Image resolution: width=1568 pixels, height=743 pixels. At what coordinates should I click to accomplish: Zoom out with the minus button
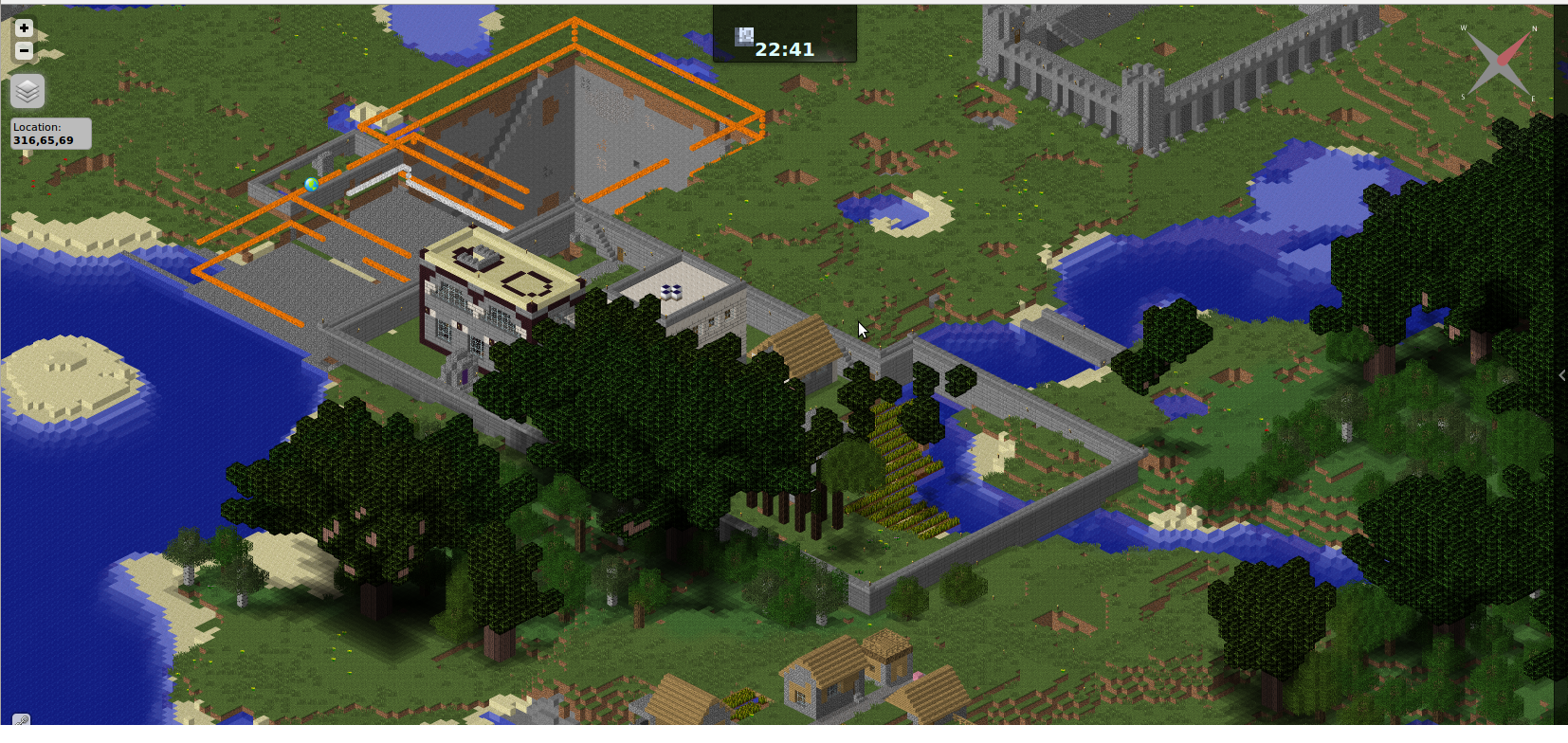tap(25, 50)
